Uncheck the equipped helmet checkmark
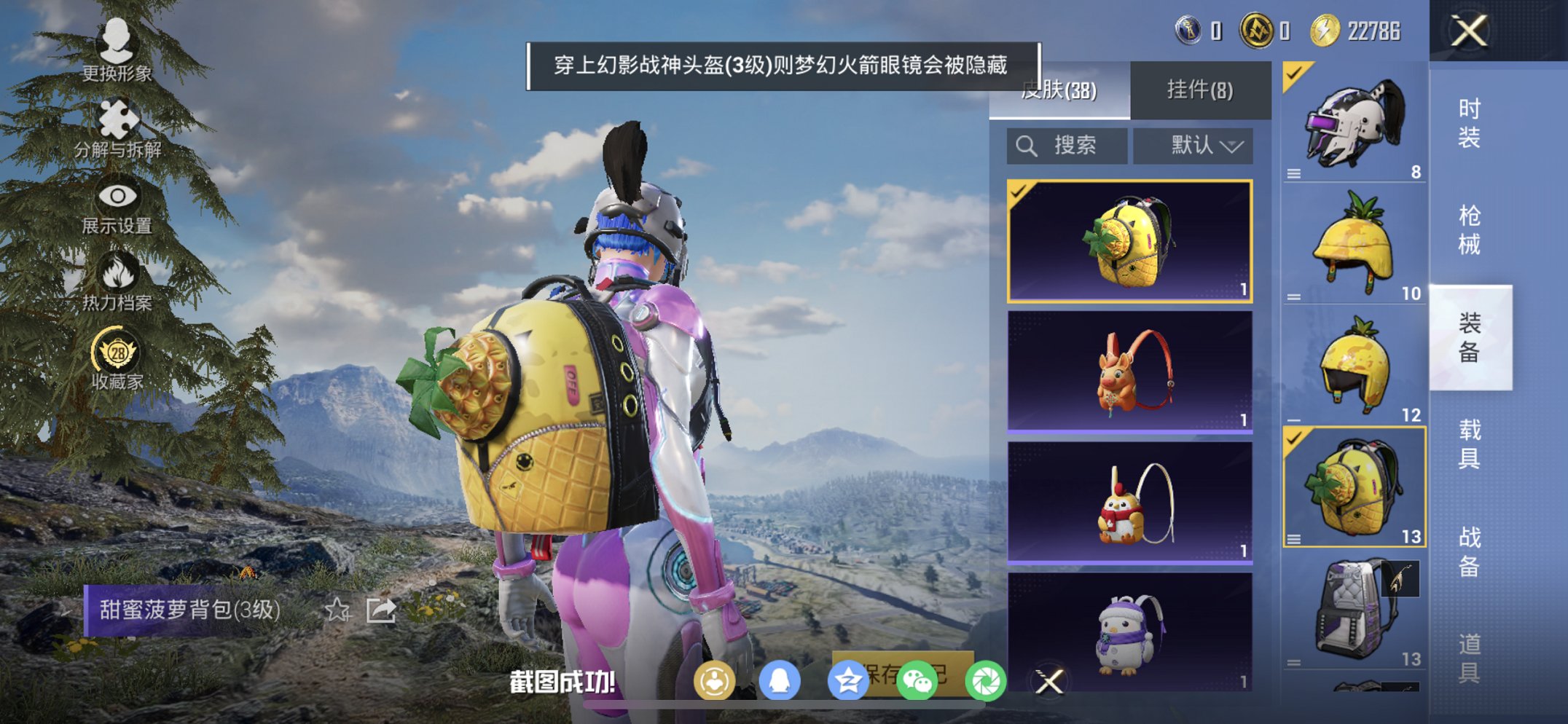 pos(1292,73)
